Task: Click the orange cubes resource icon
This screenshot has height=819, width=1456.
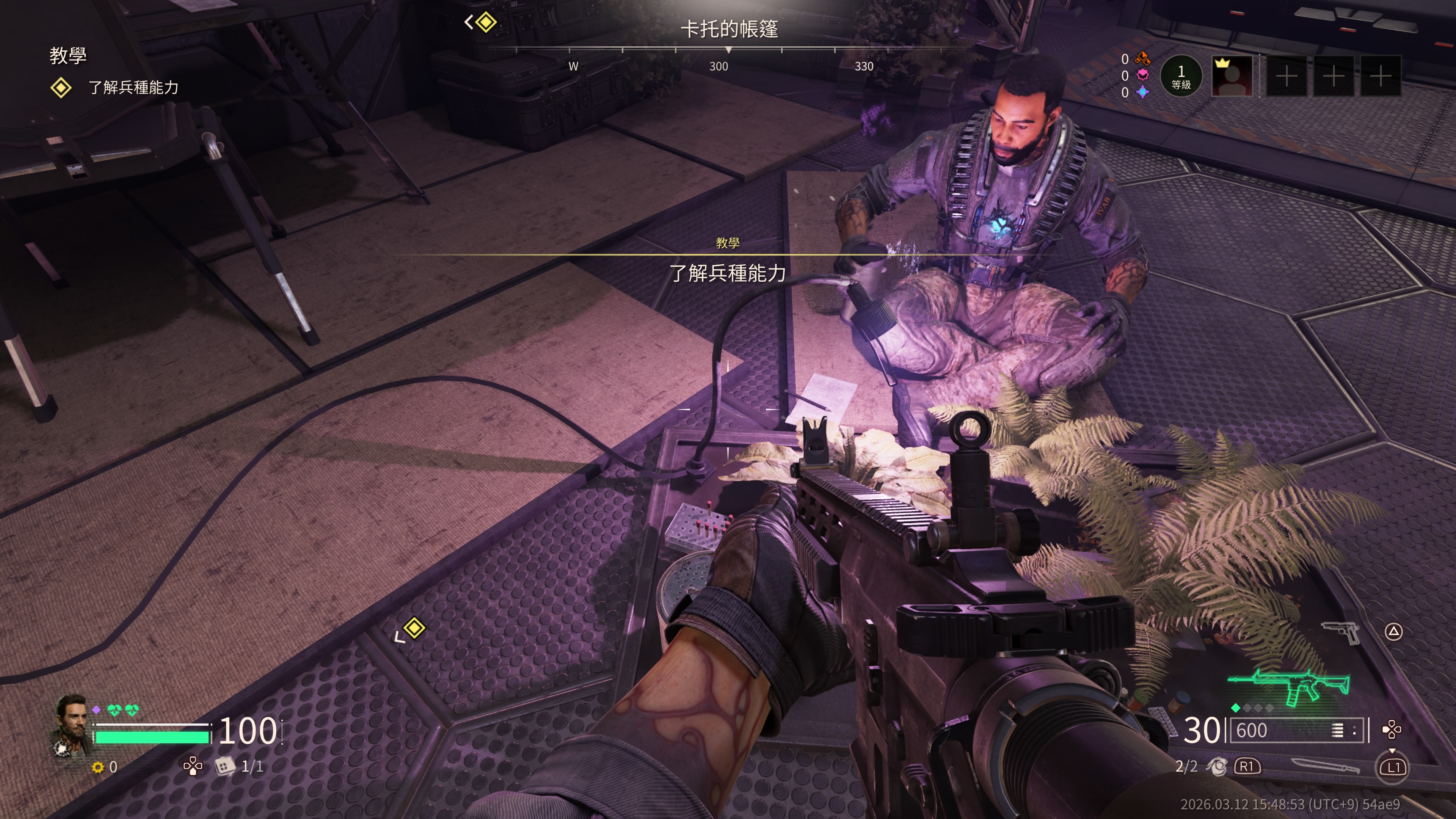Action: tap(1142, 58)
